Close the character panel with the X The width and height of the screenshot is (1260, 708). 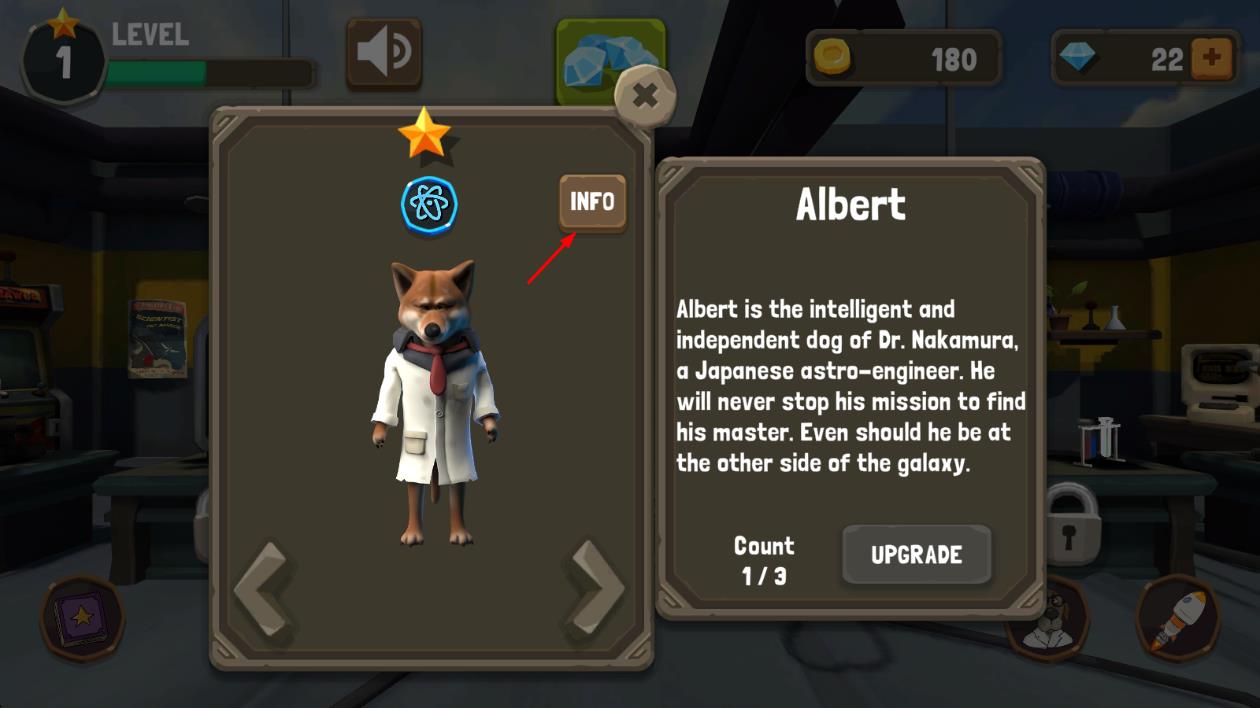tap(645, 96)
